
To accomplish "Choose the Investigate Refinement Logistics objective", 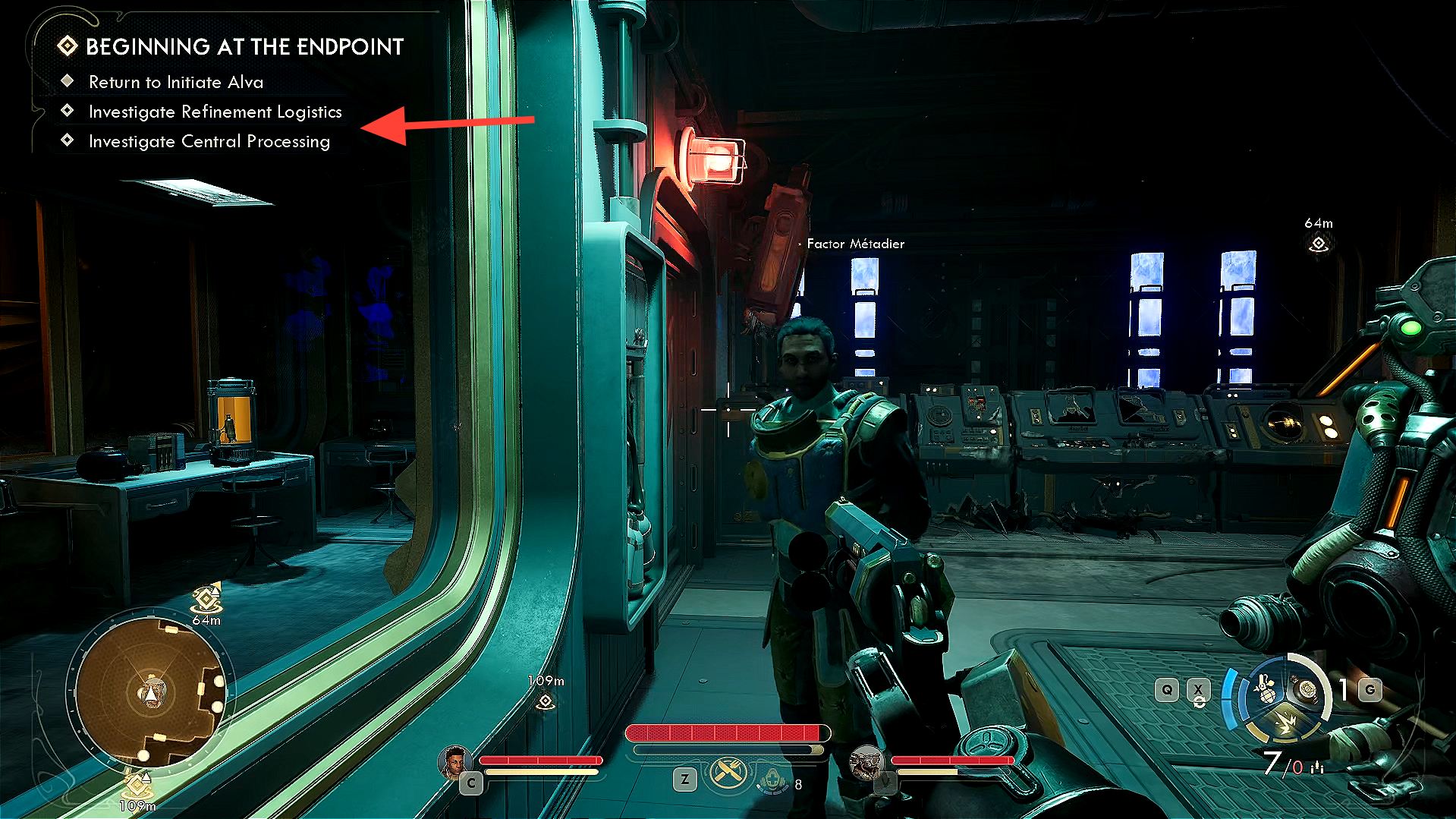I will click(215, 112).
